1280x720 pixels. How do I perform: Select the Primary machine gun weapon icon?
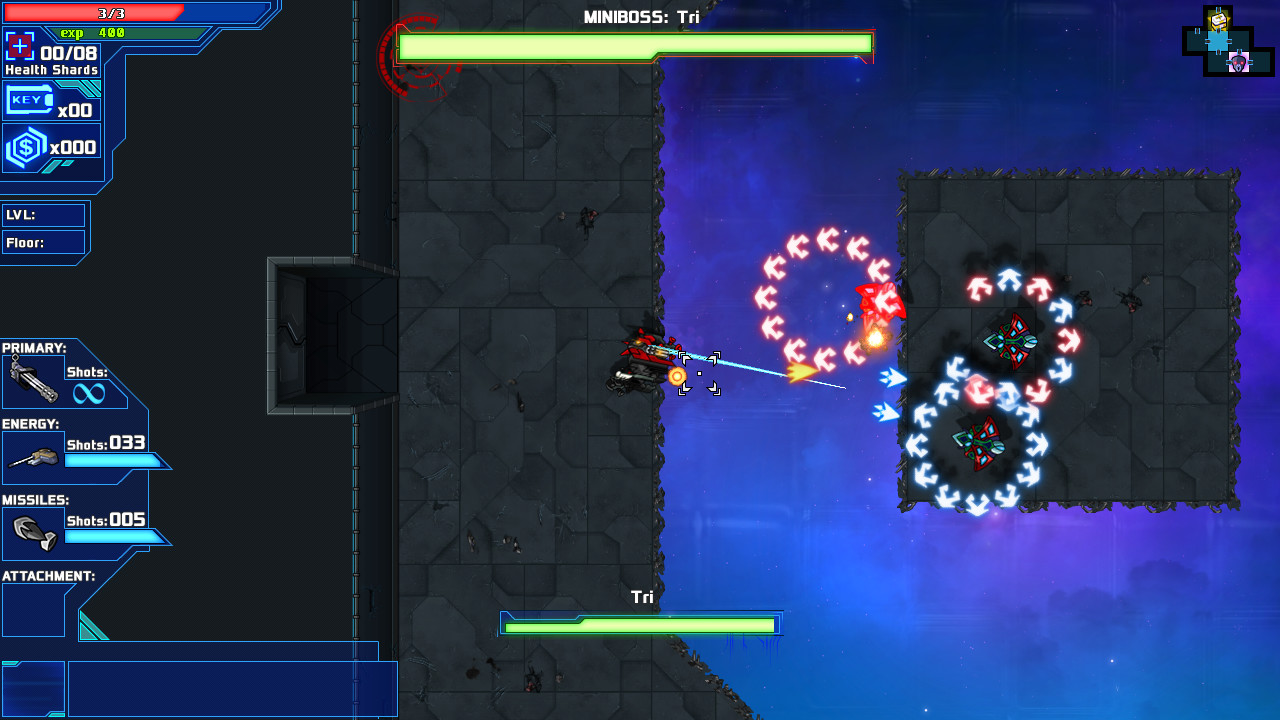33,380
